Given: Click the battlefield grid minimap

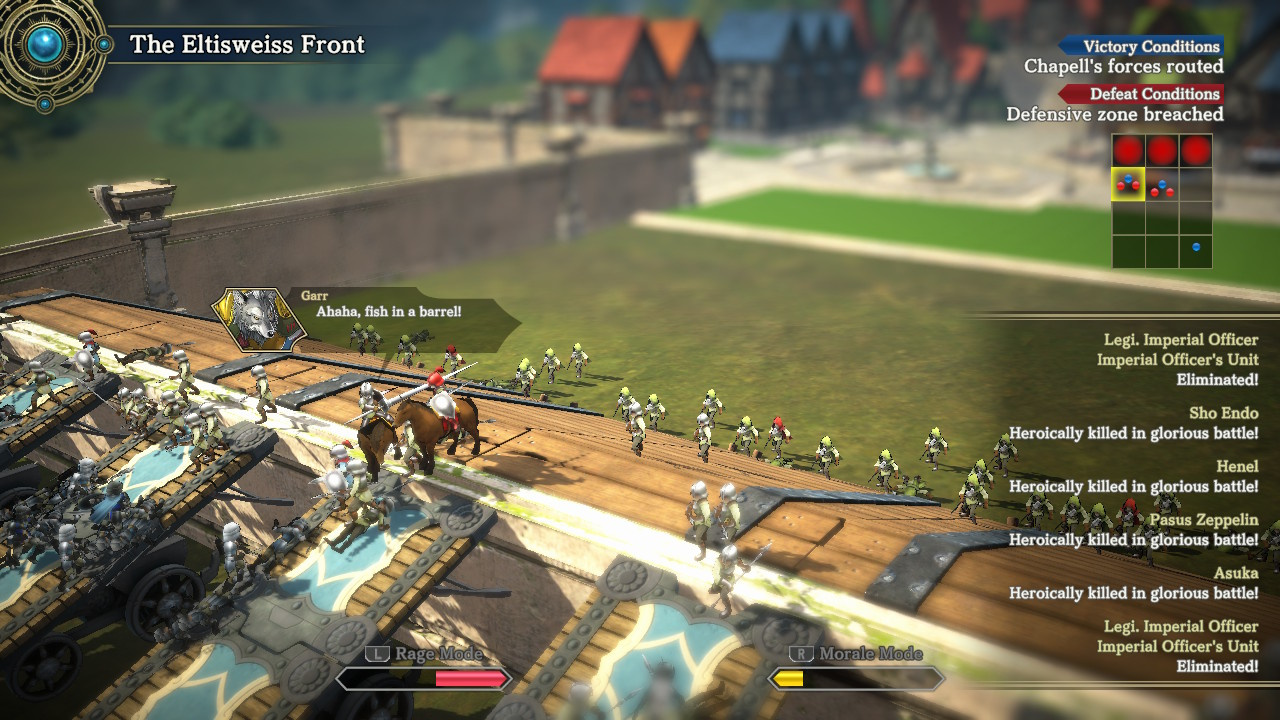Looking at the screenshot, I should click(1162, 201).
